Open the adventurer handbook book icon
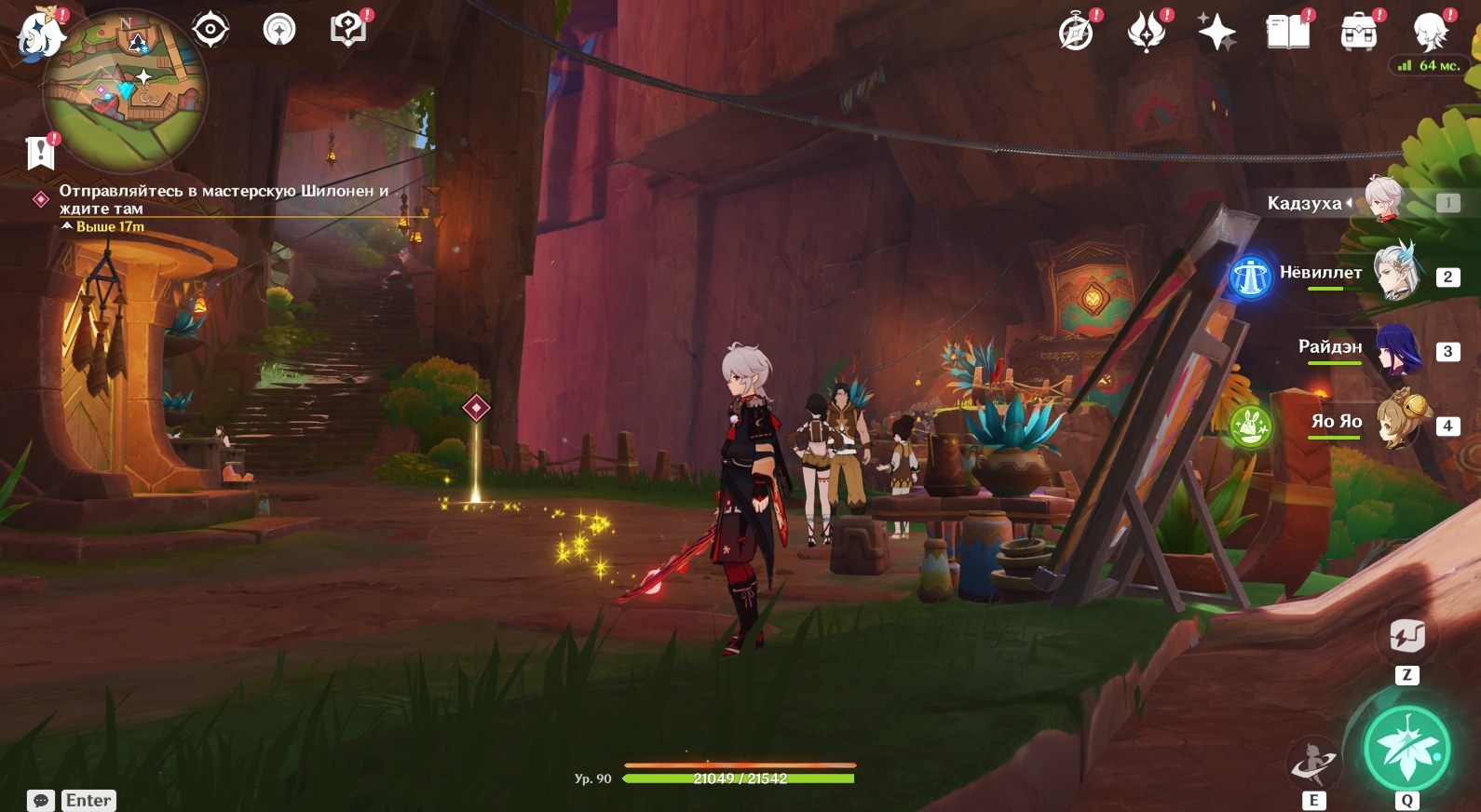This screenshot has width=1481, height=812. 1287,33
